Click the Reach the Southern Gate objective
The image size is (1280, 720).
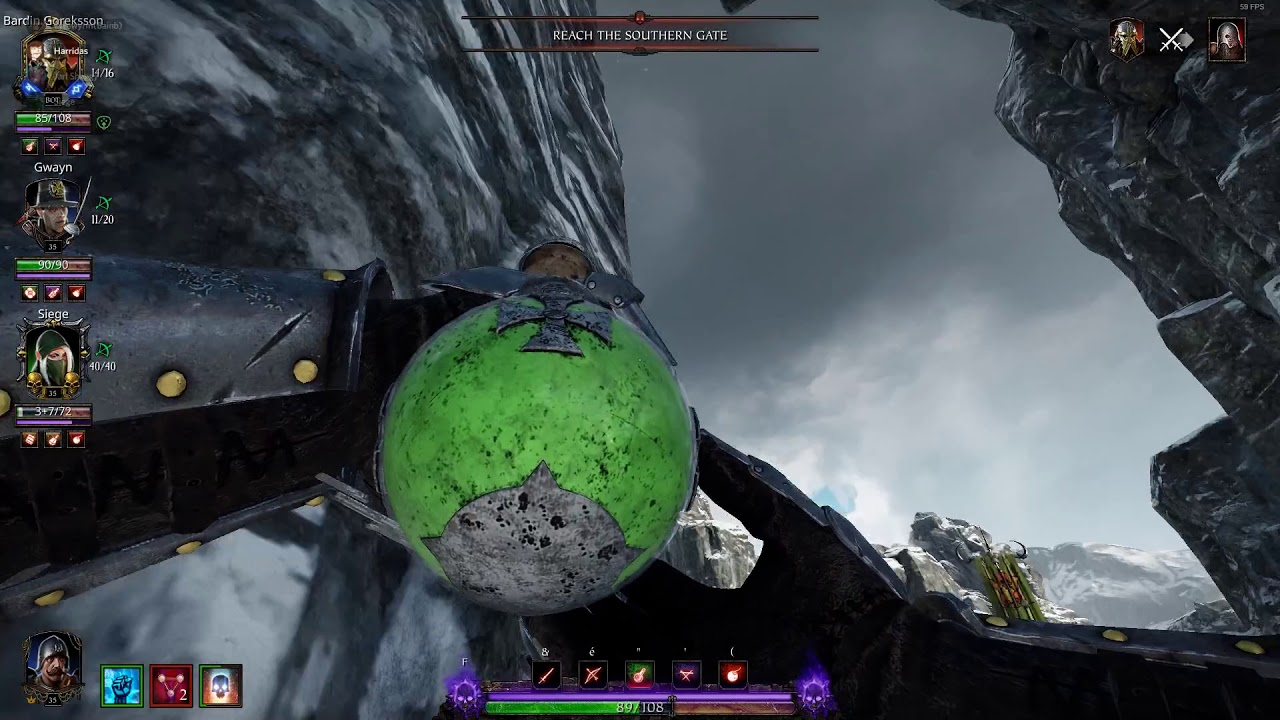coord(640,35)
